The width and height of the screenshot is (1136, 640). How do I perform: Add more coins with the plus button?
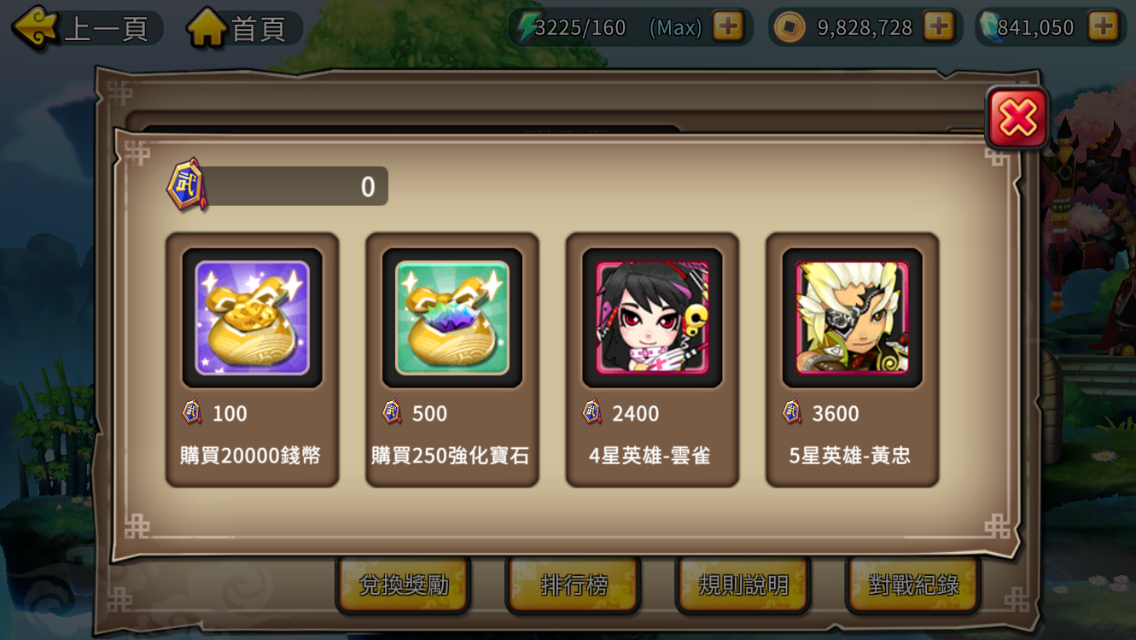pos(938,27)
